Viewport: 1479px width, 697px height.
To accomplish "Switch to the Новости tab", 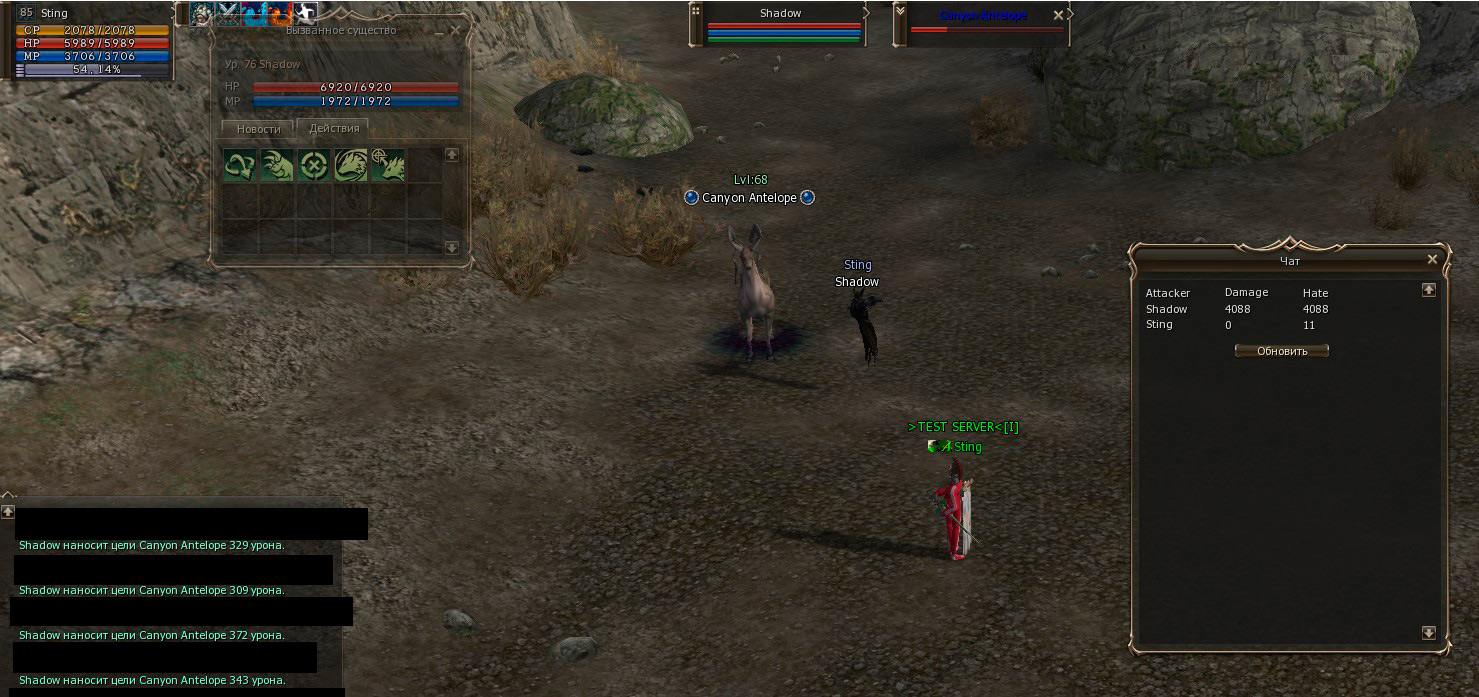I will [x=258, y=129].
